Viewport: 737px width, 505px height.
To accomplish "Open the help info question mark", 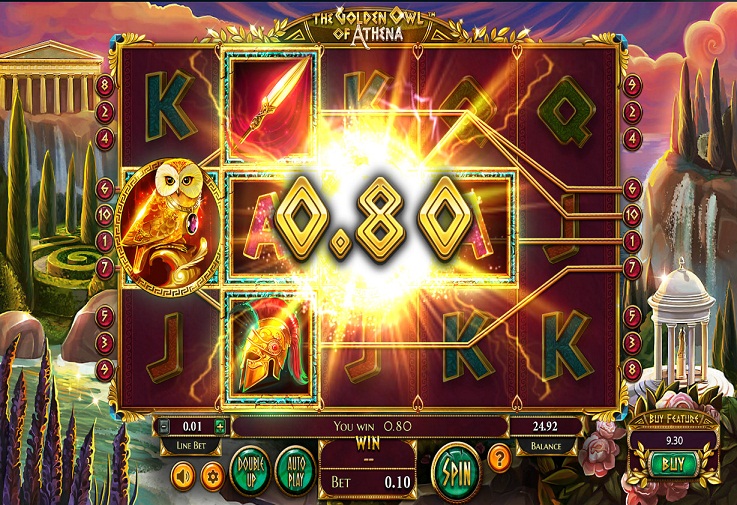I will click(x=499, y=461).
